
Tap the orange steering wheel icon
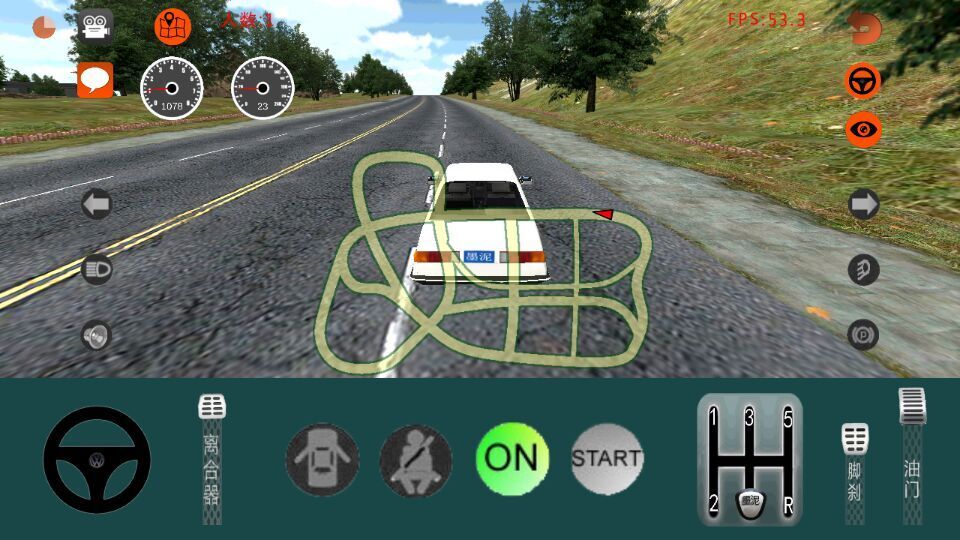pyautogui.click(x=863, y=81)
